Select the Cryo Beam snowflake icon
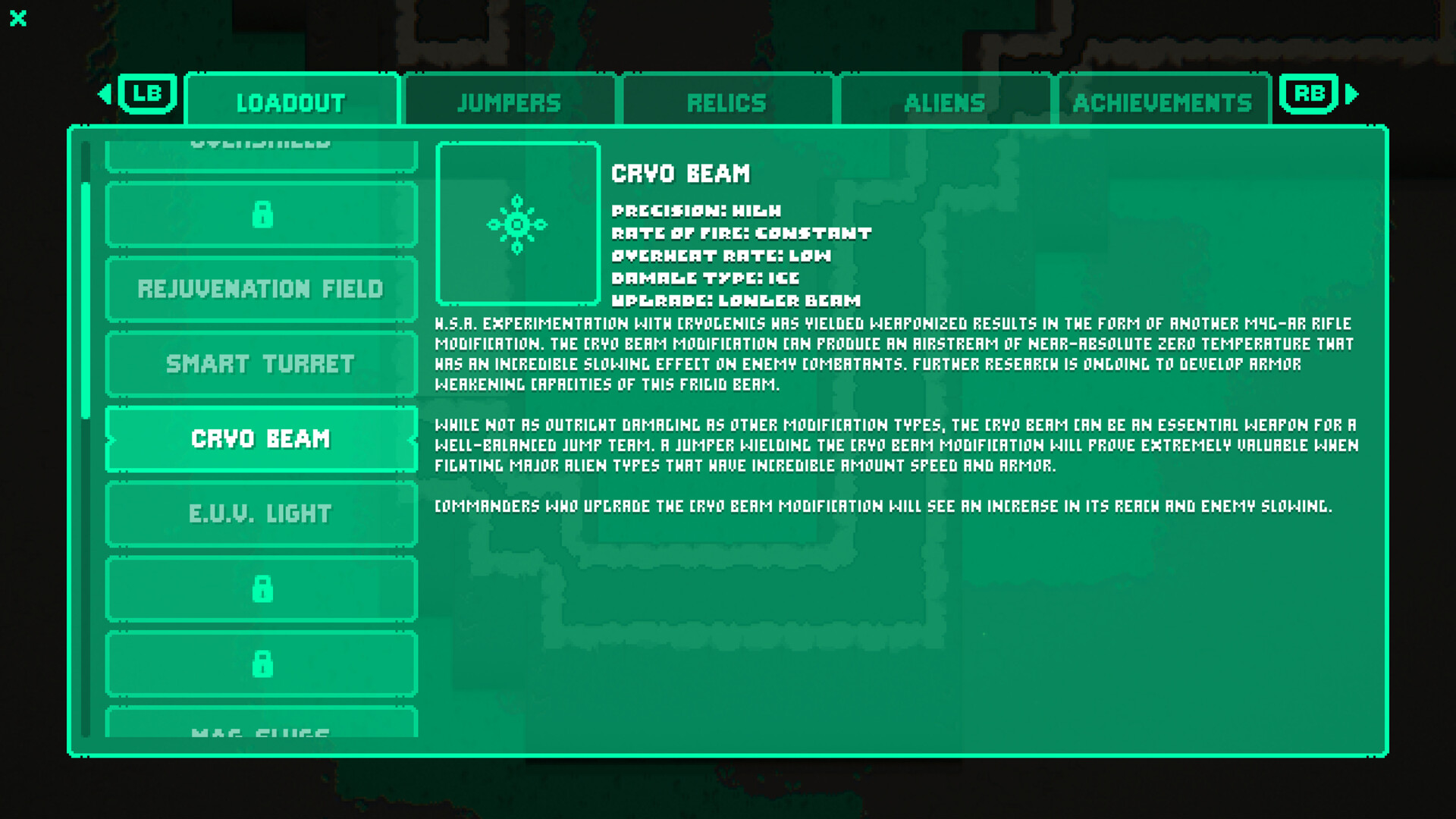The height and width of the screenshot is (819, 1456). point(518,223)
